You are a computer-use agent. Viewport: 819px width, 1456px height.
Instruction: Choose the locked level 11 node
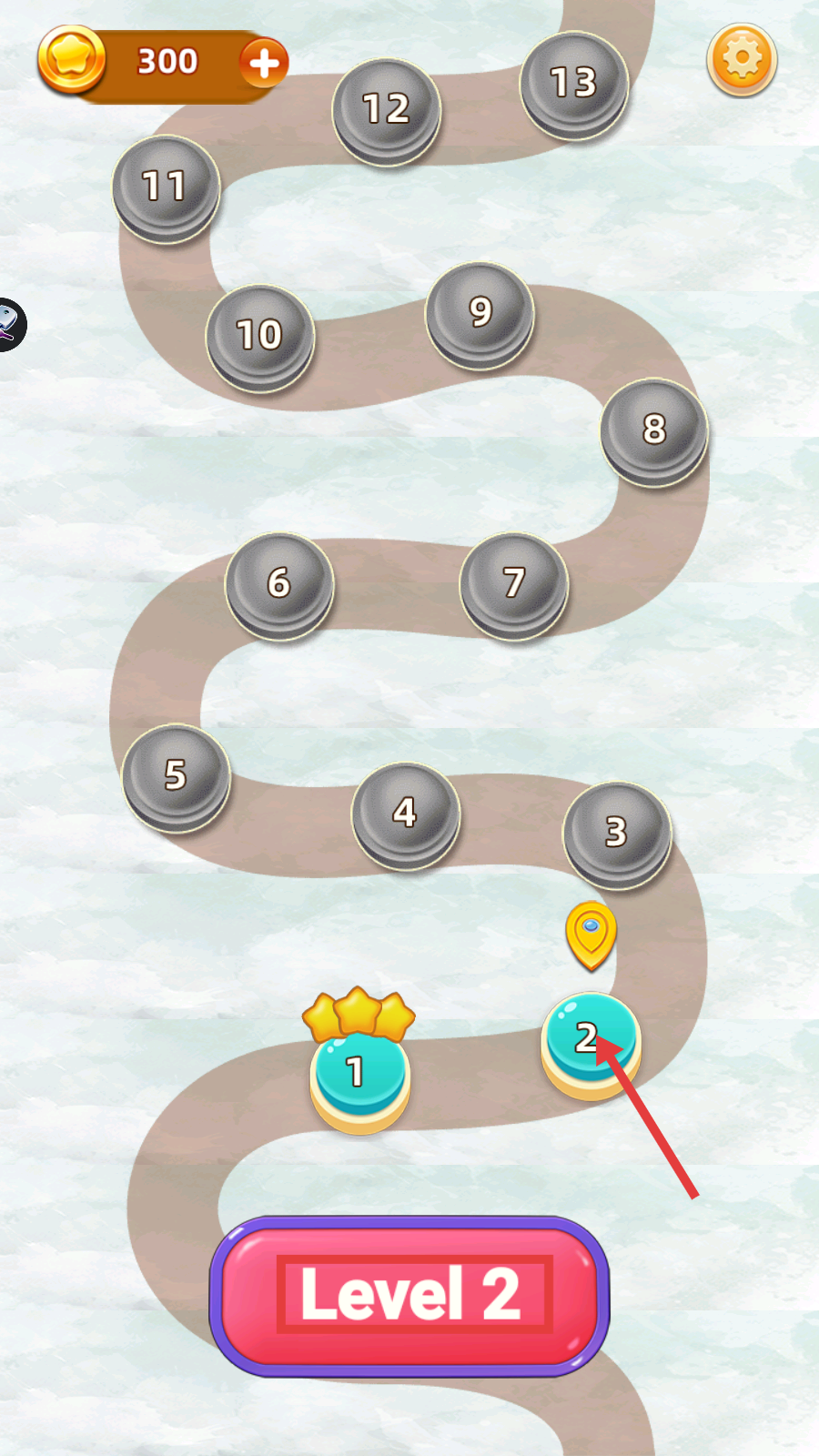pyautogui.click(x=166, y=187)
